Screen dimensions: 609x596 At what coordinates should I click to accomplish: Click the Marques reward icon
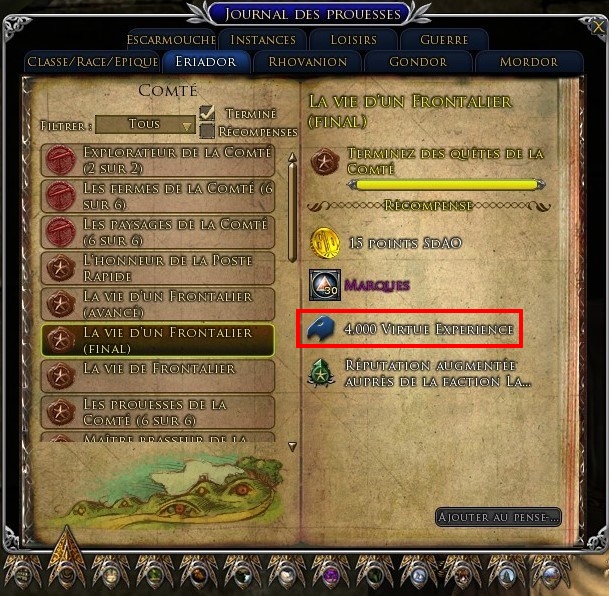pos(325,285)
